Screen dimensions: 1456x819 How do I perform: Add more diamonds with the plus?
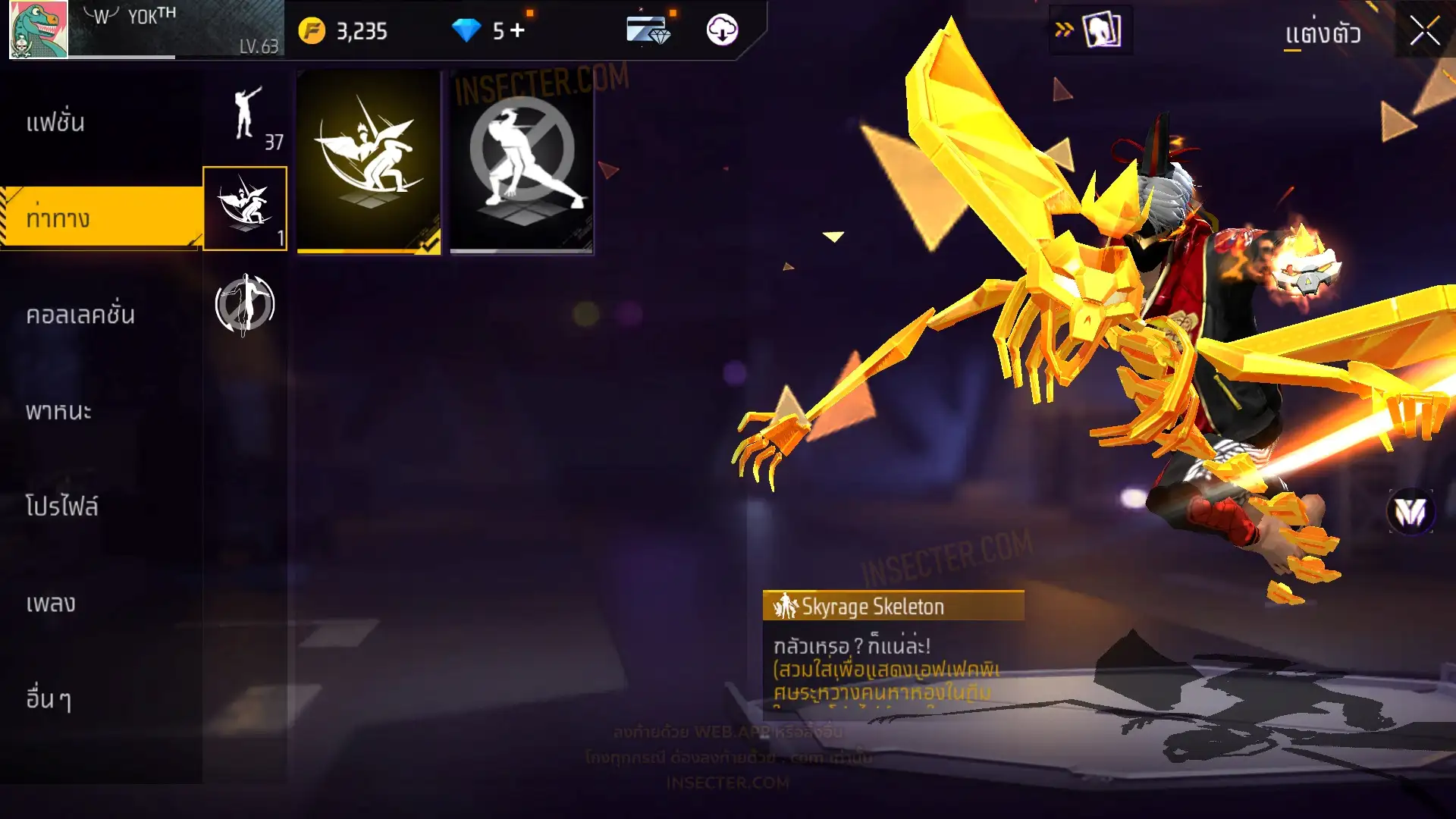[518, 30]
